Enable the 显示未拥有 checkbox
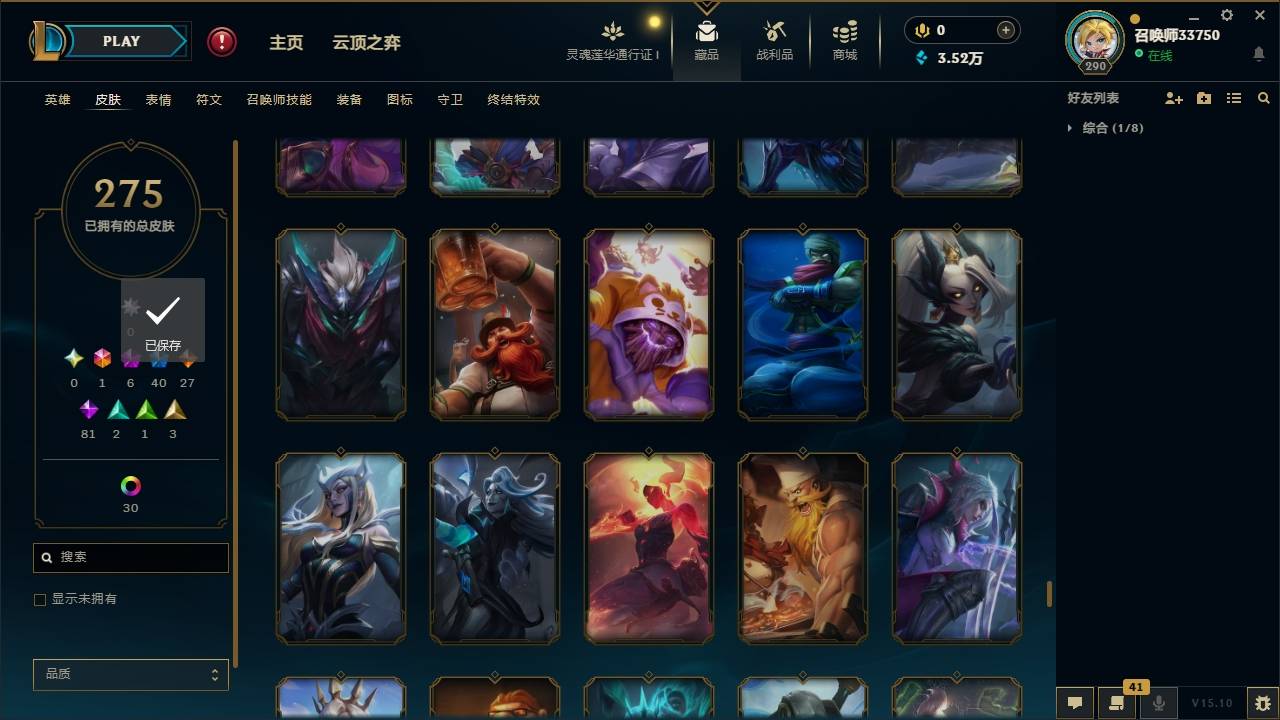The height and width of the screenshot is (720, 1280). coord(40,599)
